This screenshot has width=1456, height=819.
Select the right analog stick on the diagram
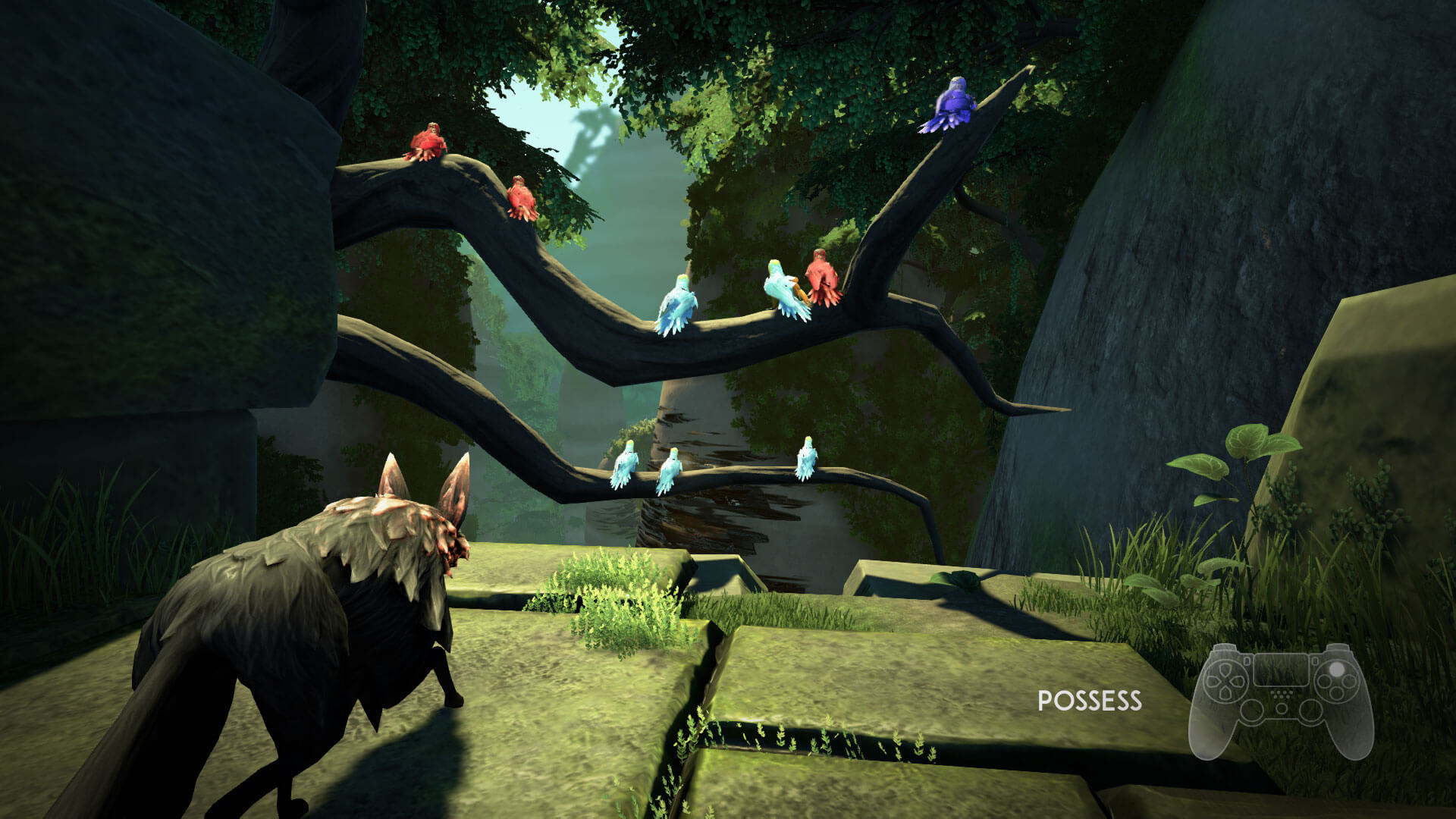[x=1310, y=710]
